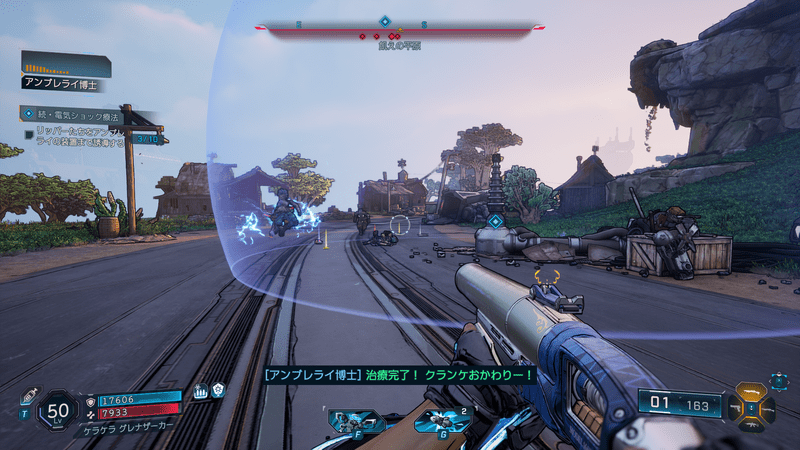Switch to the right weapon slot
The image size is (800, 450).
(767, 408)
